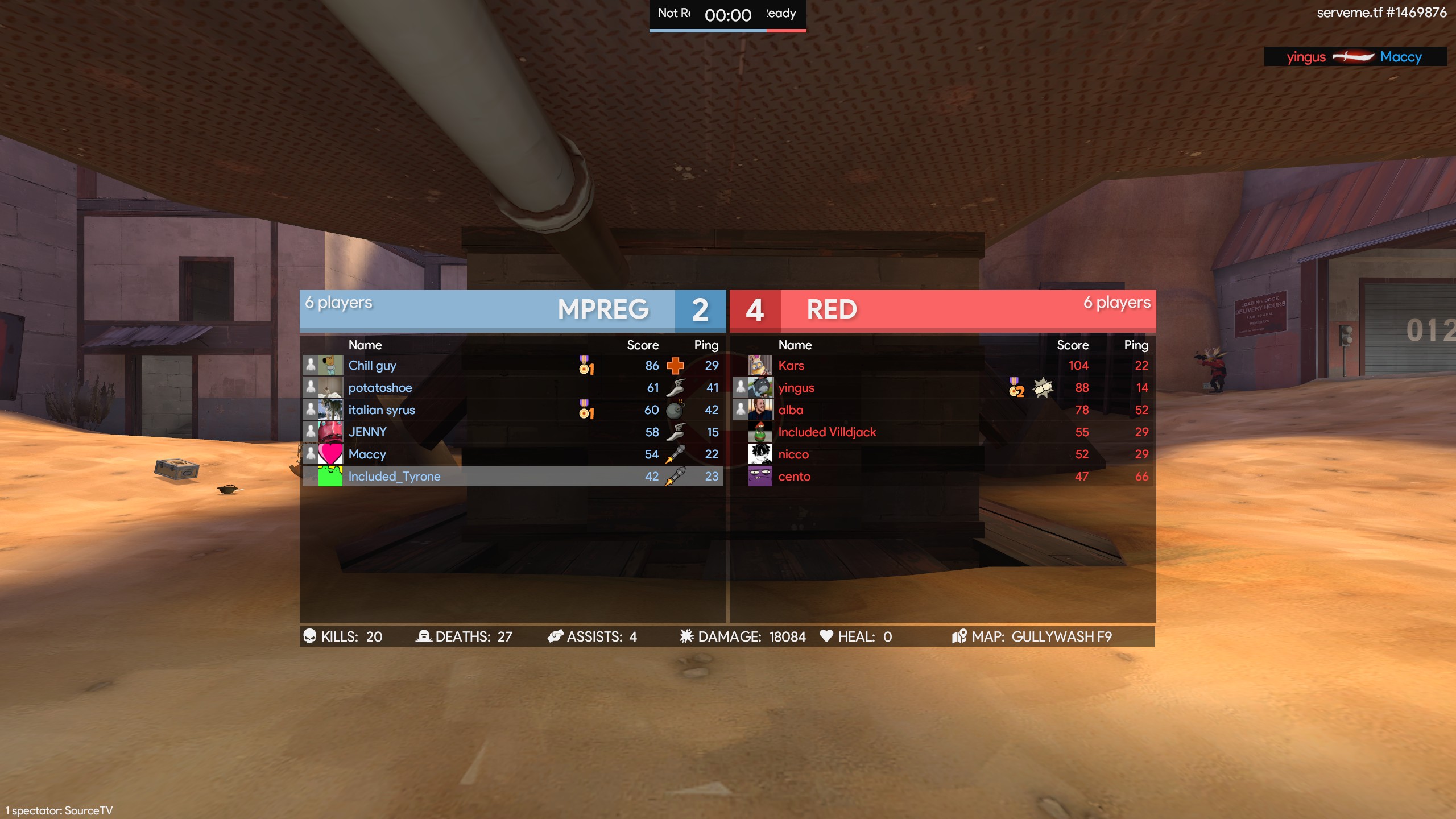The image size is (1456, 819).
Task: Choose alba's scoreboard row
Action: pyautogui.click(x=791, y=410)
